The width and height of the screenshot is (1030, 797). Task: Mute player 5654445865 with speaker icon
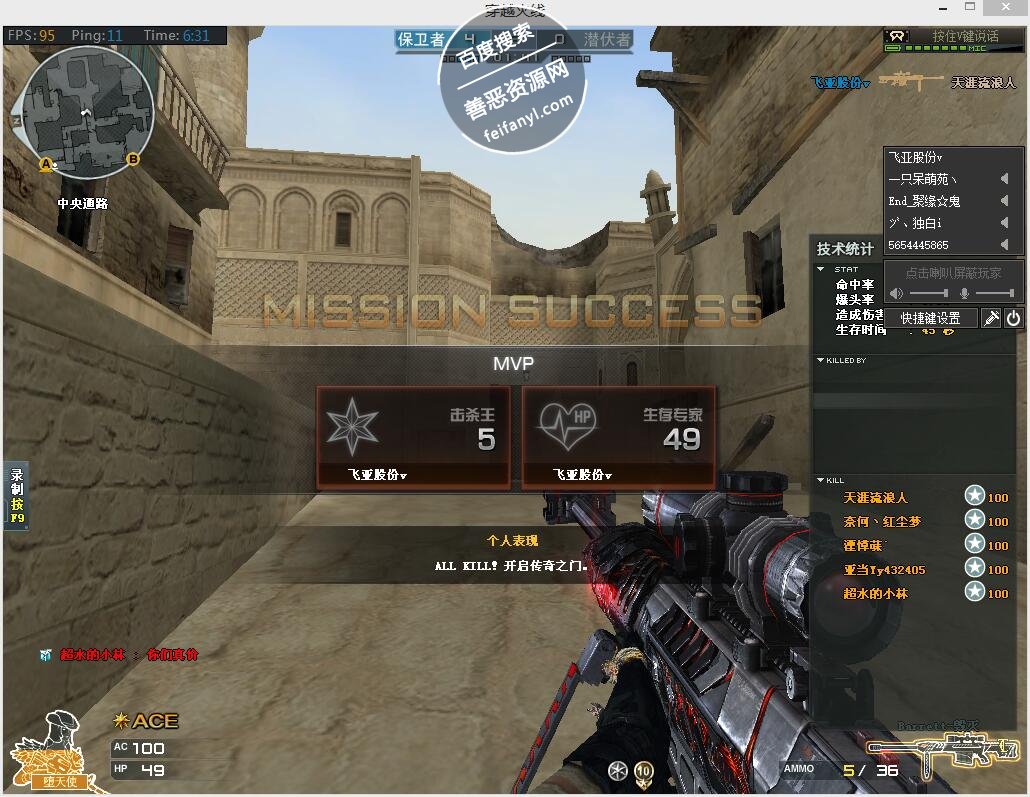tap(1004, 245)
